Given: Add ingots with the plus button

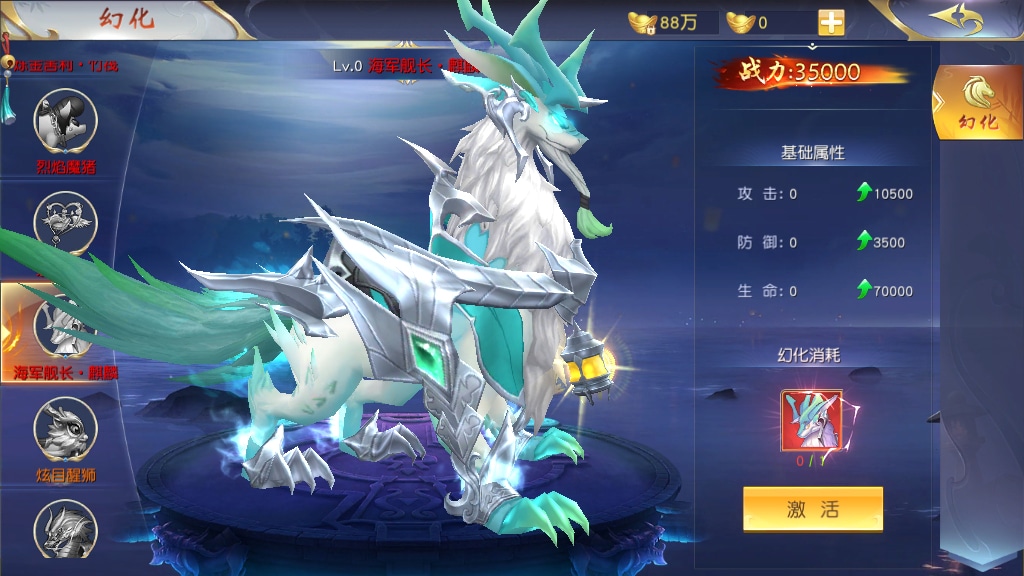Looking at the screenshot, I should [831, 22].
